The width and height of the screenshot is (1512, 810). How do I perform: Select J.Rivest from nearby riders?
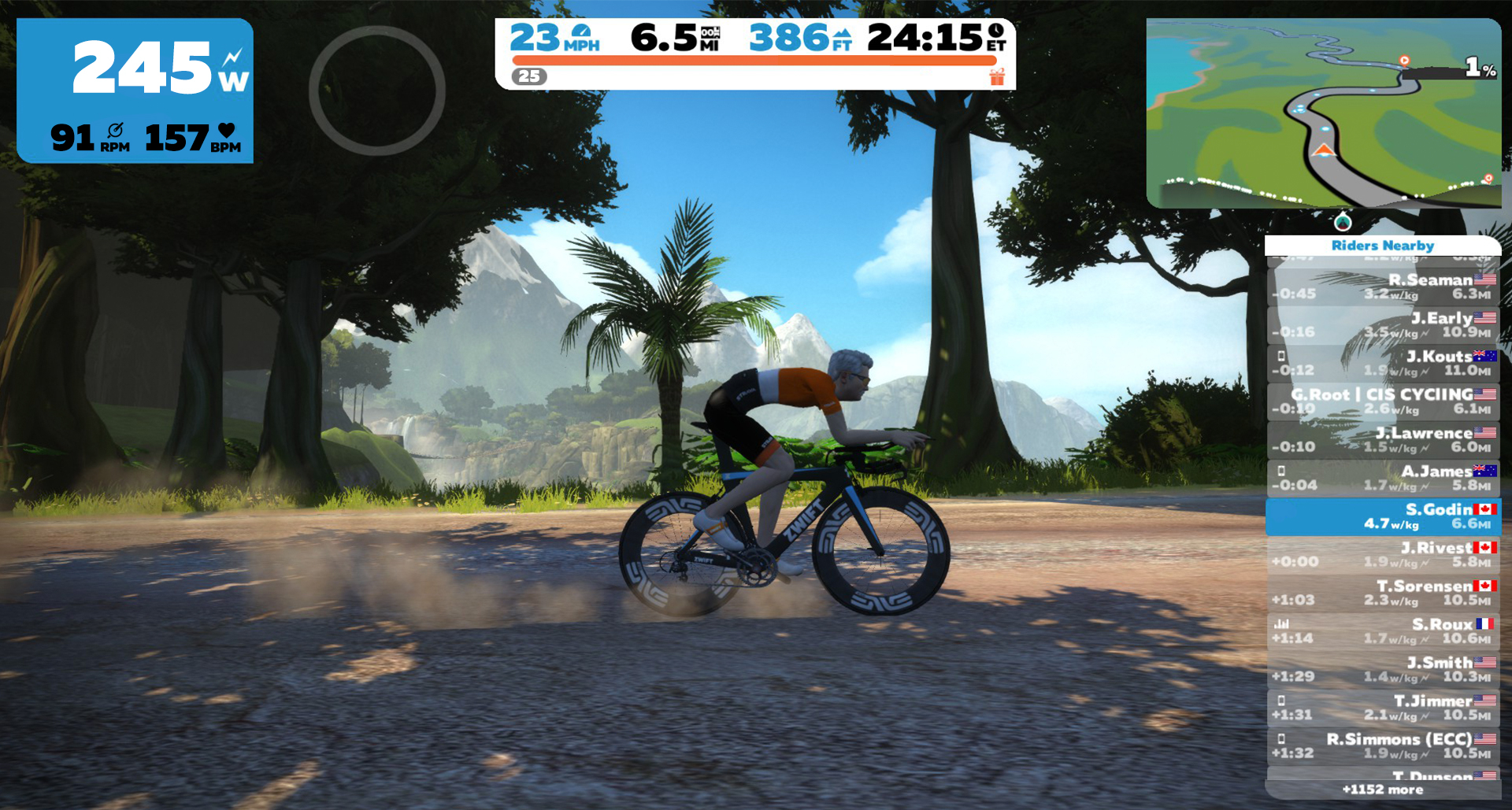click(x=1383, y=554)
